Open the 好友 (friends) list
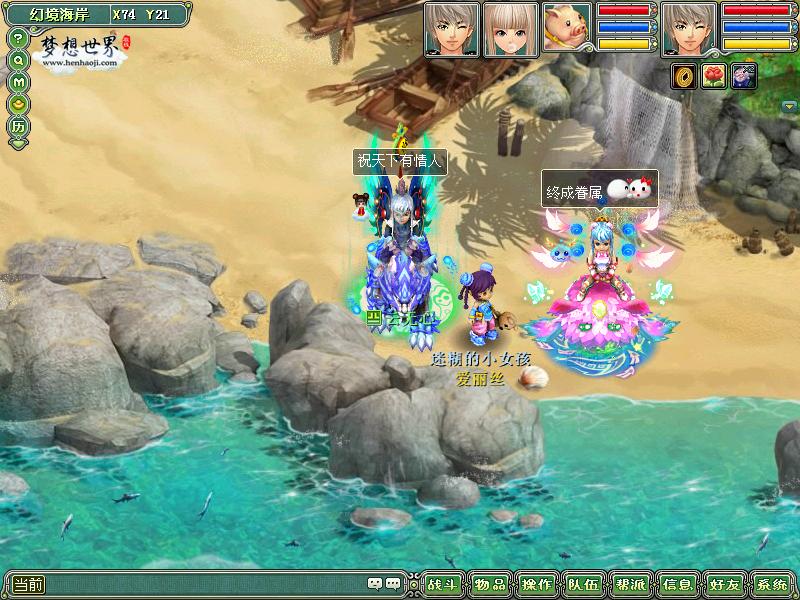The image size is (800, 600). coord(724,584)
